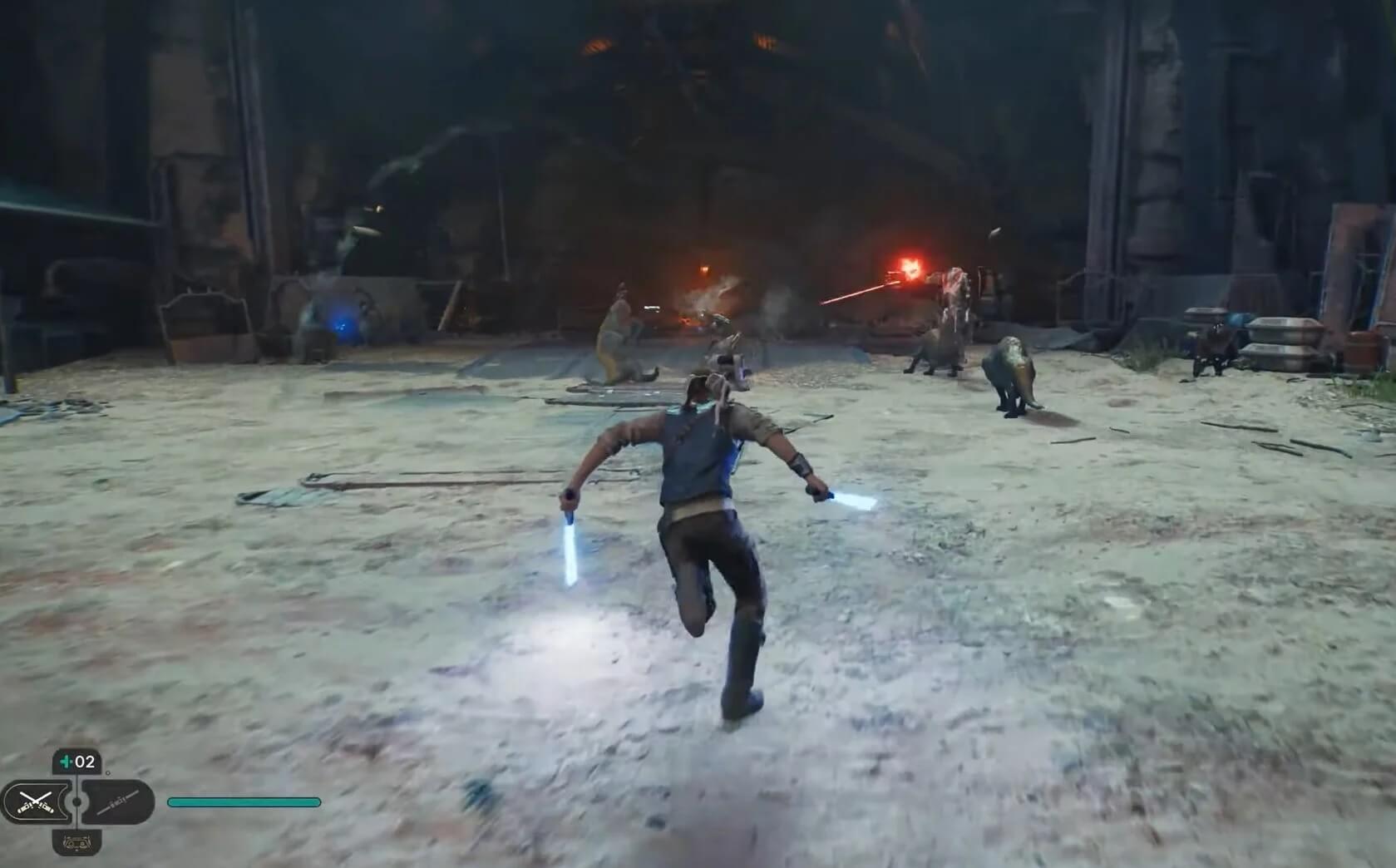Use the green stim canister slot
This screenshot has width=1396, height=868.
point(77,762)
